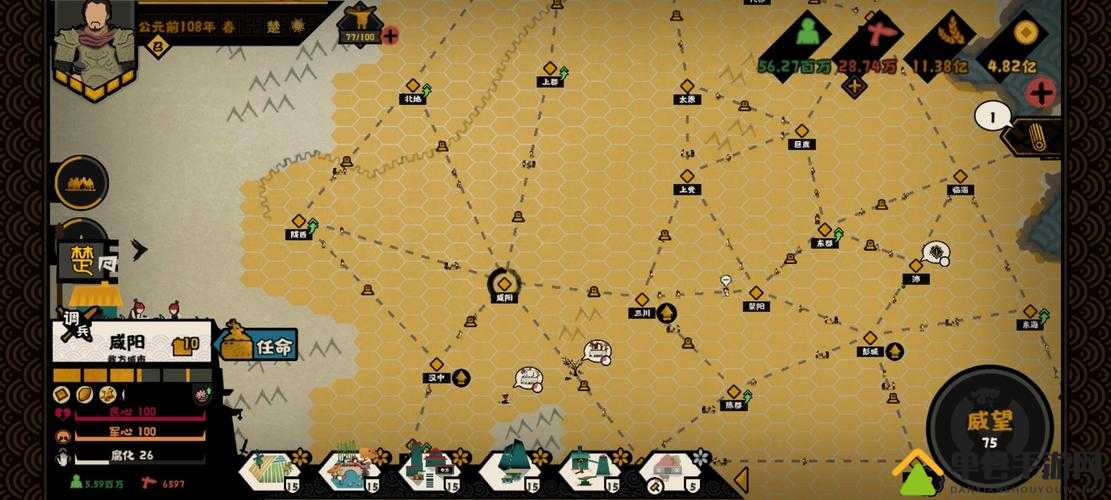Click the round mountain icon button
Viewport: 1111px width, 500px height.
click(82, 182)
